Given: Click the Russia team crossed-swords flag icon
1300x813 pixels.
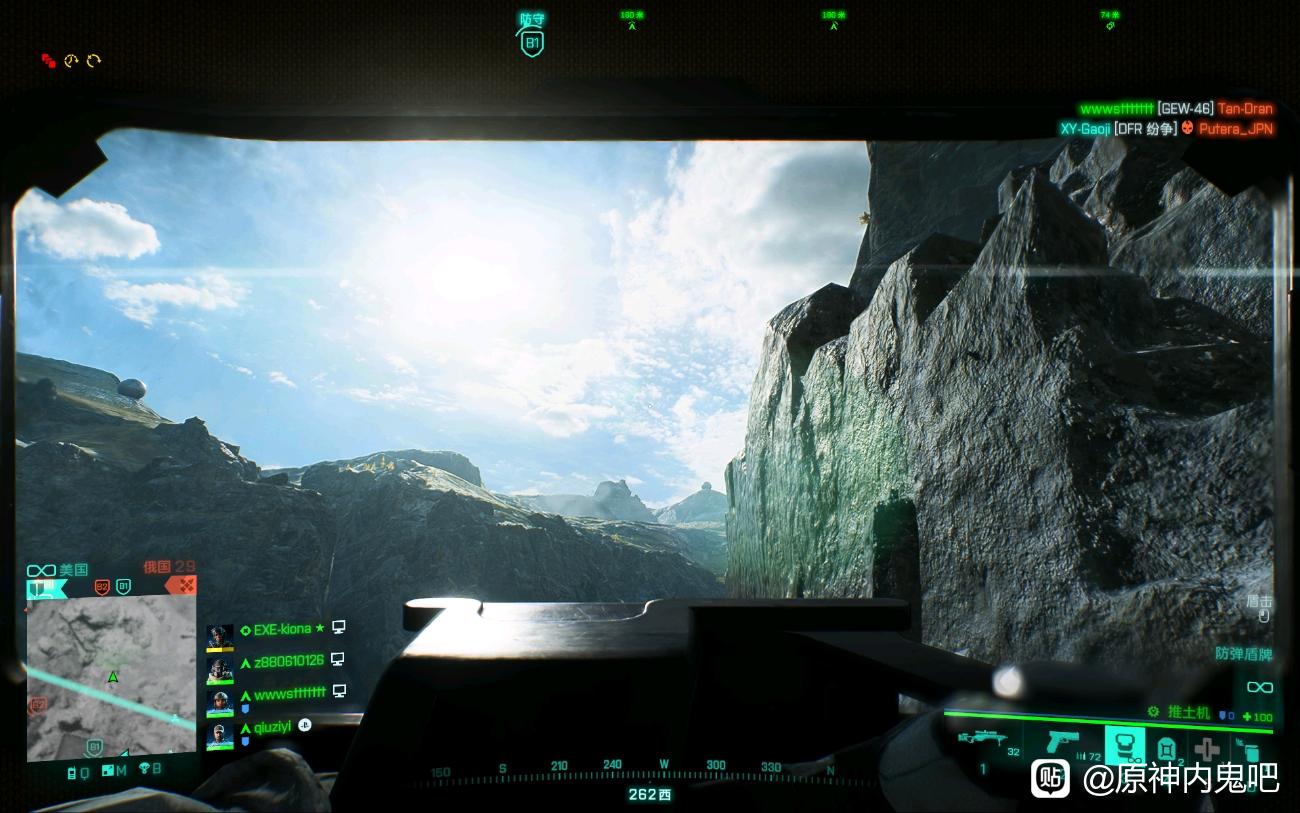Looking at the screenshot, I should 181,586.
